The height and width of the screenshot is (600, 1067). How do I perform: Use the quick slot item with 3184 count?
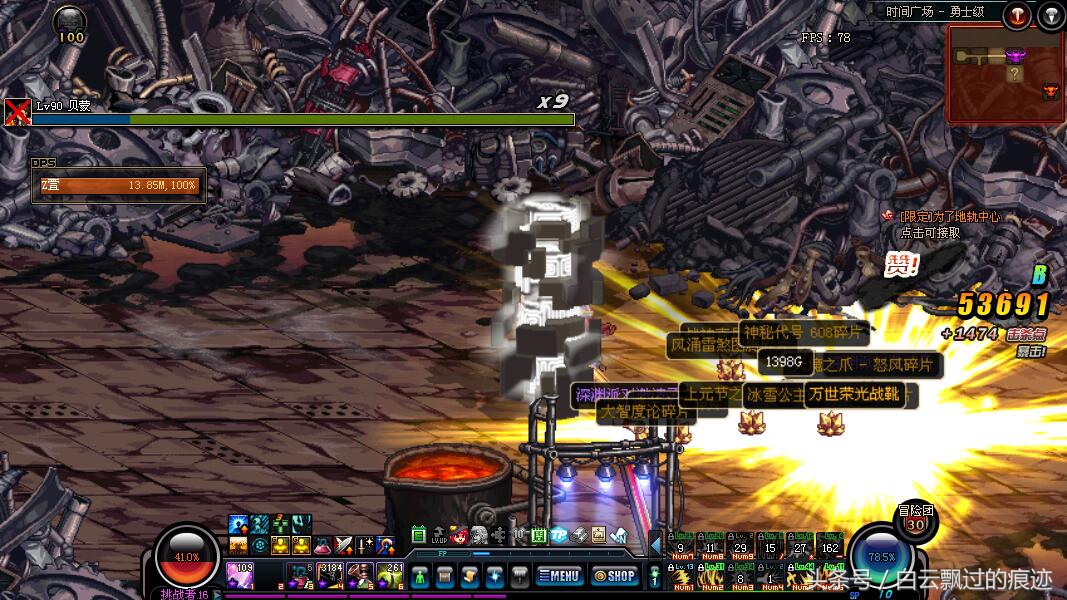[330, 576]
